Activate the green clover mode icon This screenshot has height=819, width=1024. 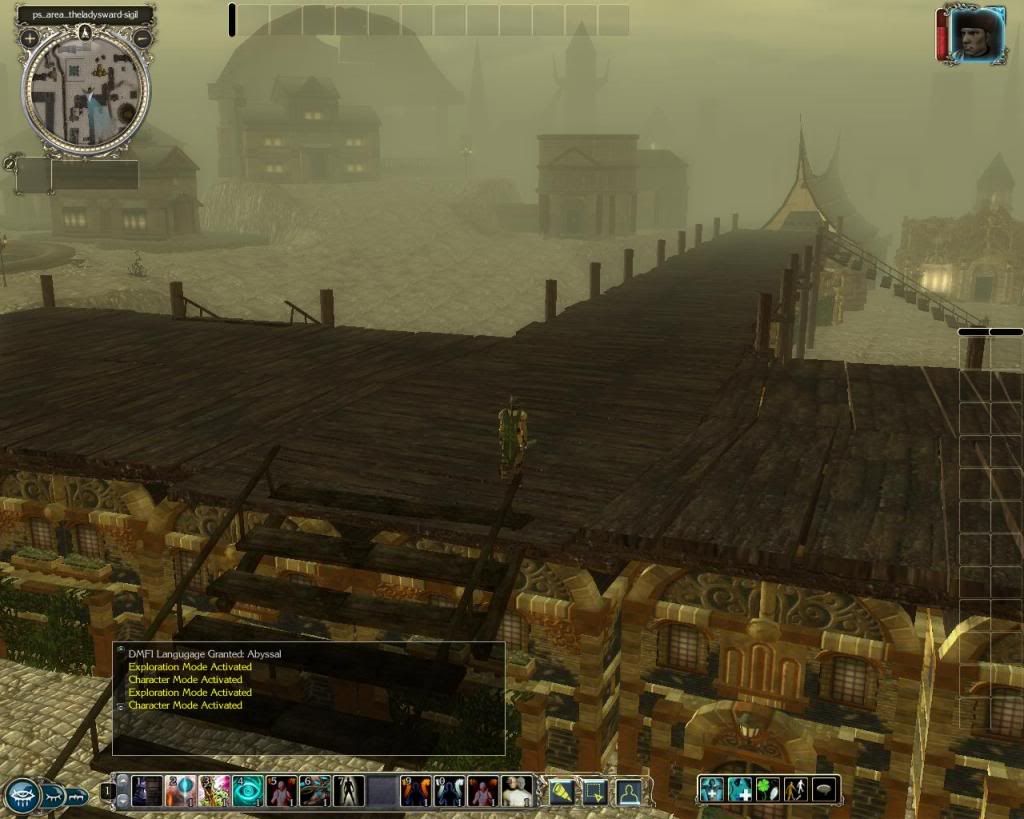pyautogui.click(x=768, y=790)
